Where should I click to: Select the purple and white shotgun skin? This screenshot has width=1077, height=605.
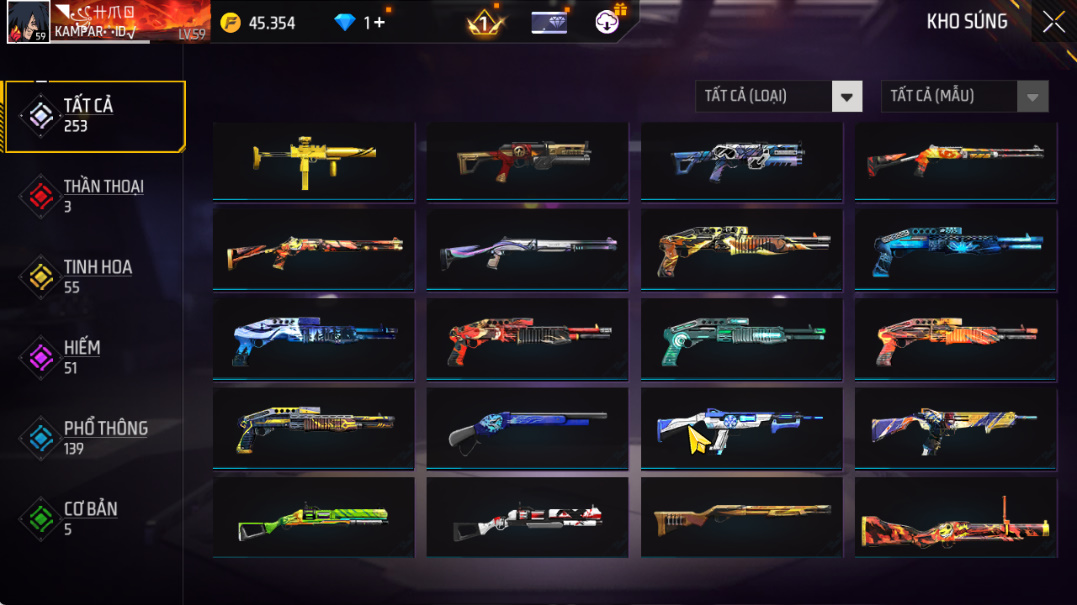click(527, 250)
